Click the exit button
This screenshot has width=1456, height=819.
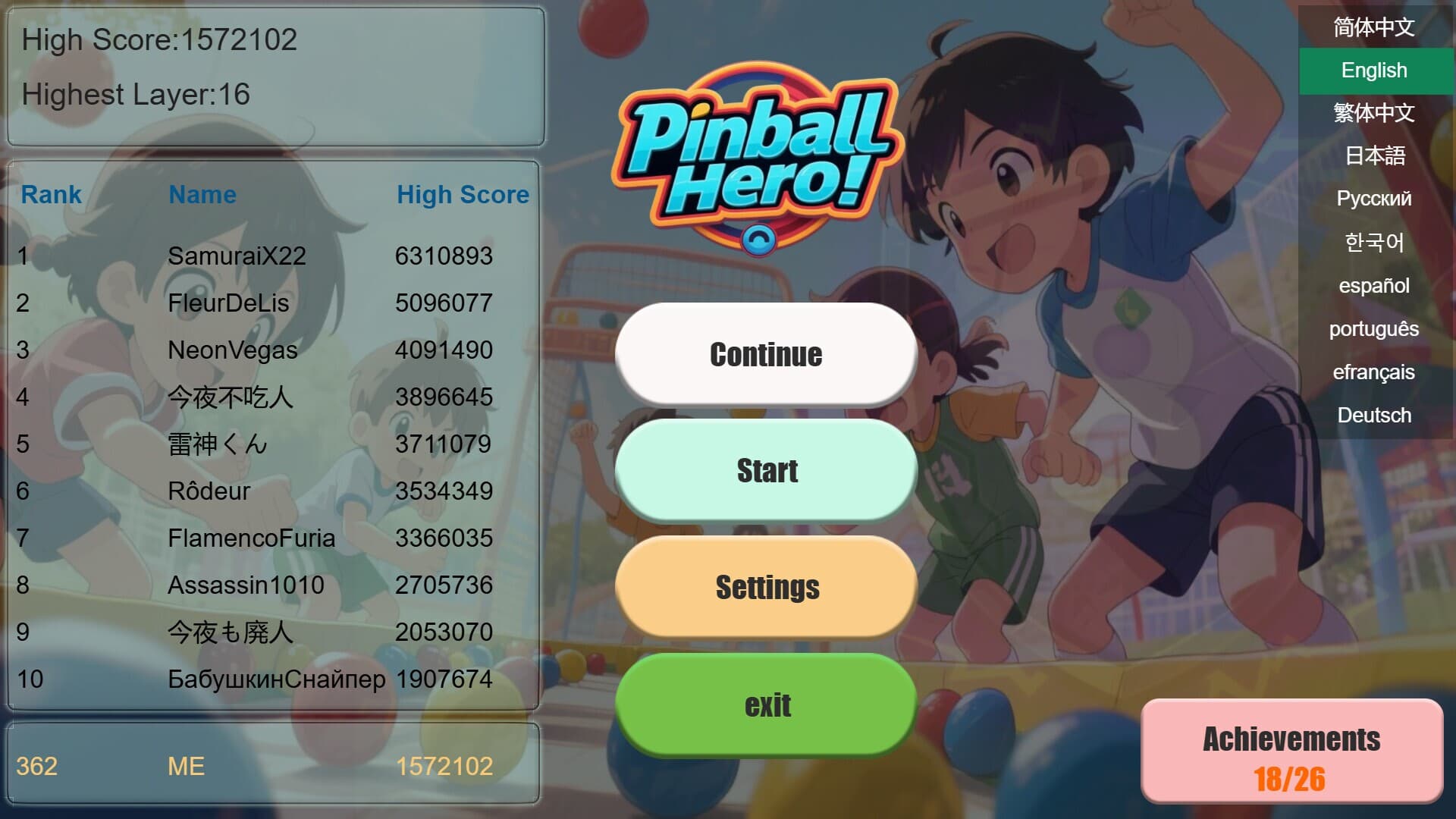pyautogui.click(x=766, y=704)
